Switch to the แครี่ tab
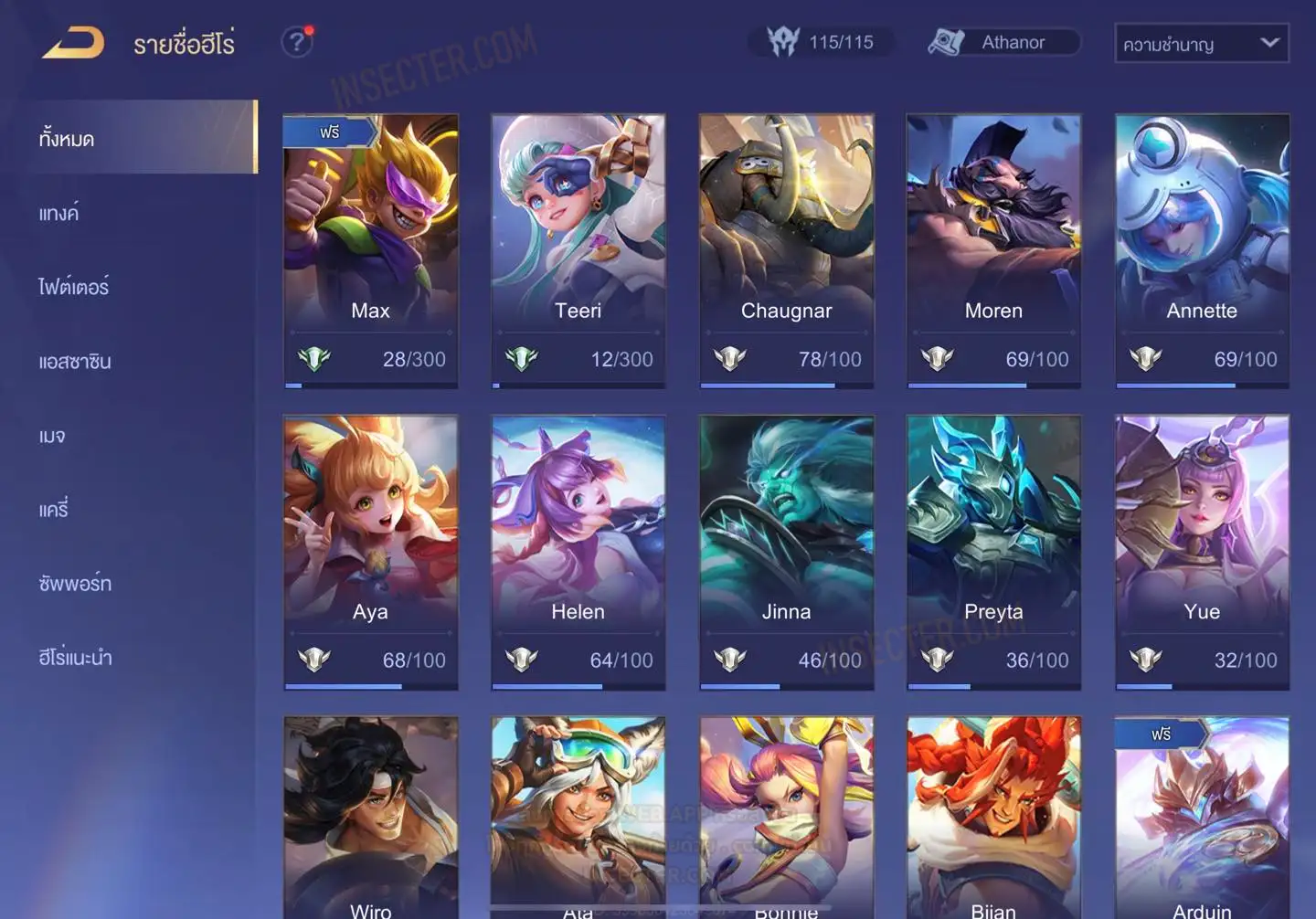This screenshot has height=919, width=1316. (54, 510)
